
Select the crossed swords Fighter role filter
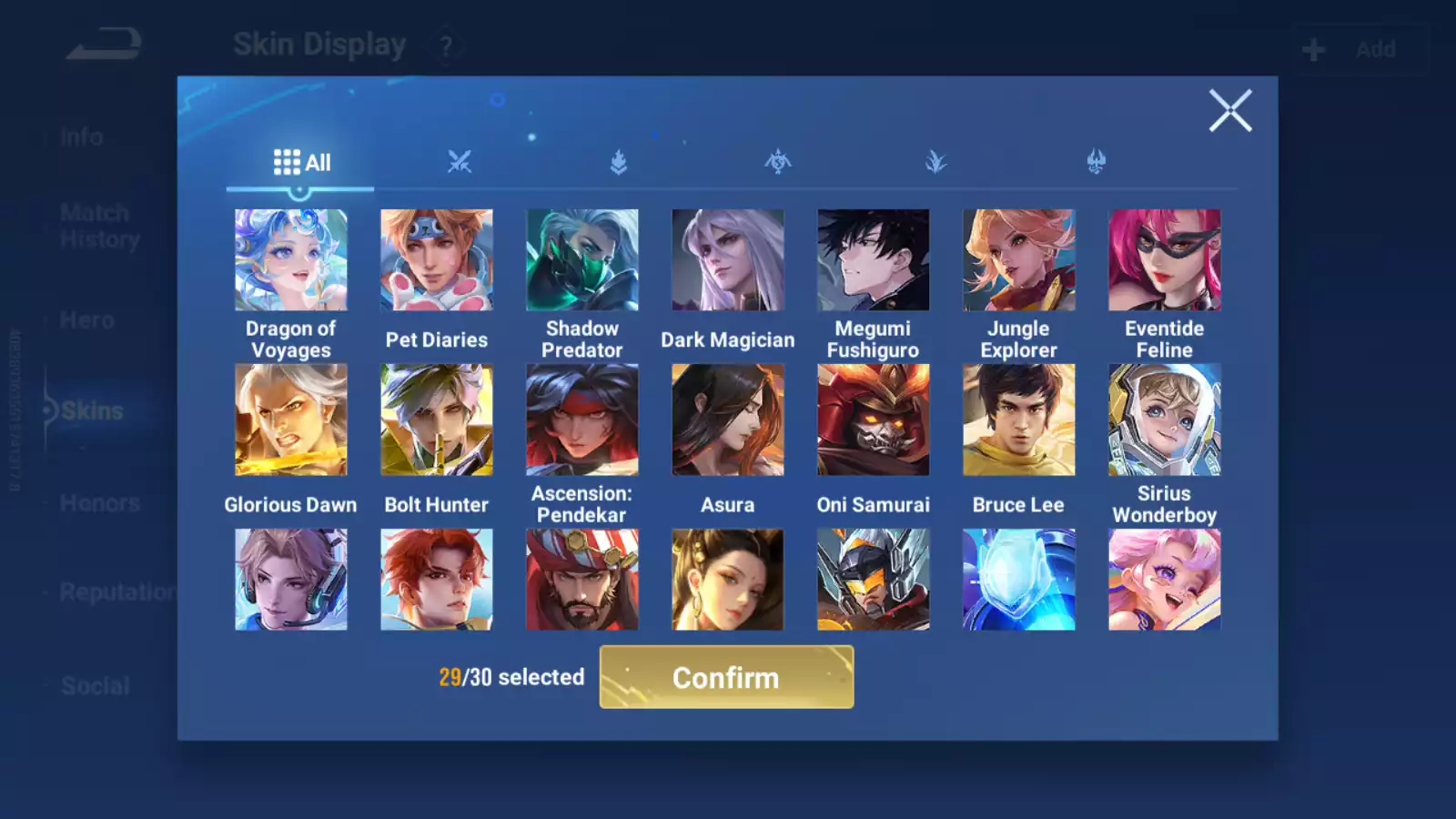click(x=460, y=161)
